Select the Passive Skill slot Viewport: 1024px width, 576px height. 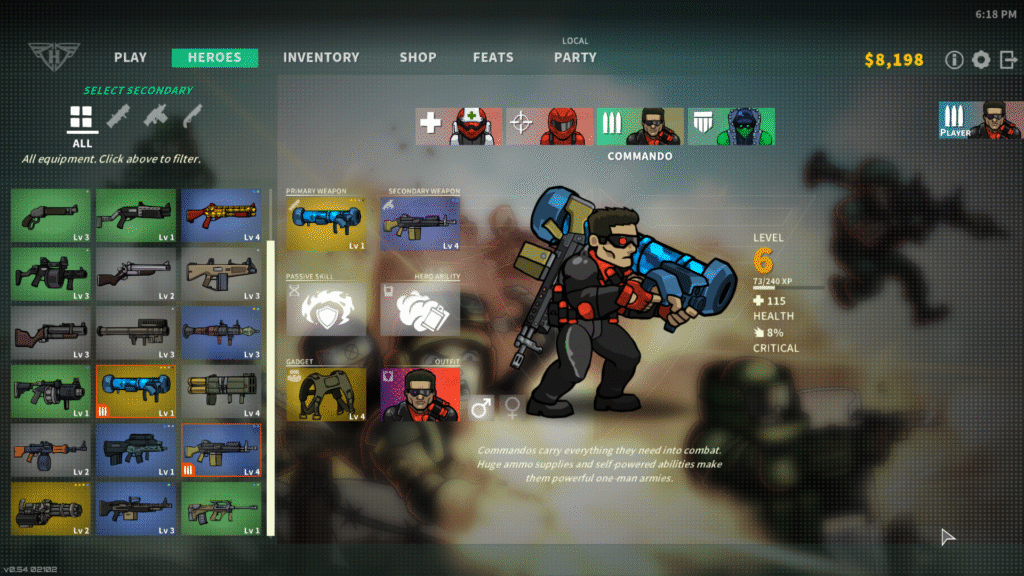326,309
